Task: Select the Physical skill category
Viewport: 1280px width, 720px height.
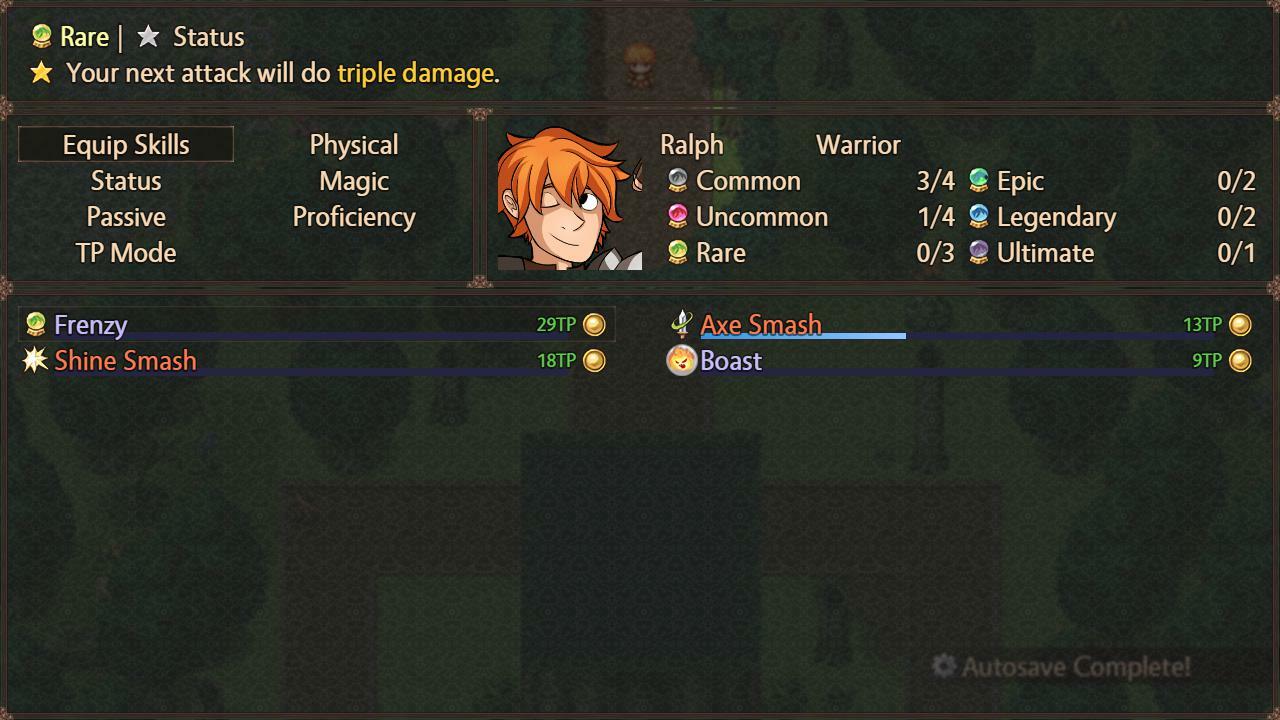Action: 354,144
